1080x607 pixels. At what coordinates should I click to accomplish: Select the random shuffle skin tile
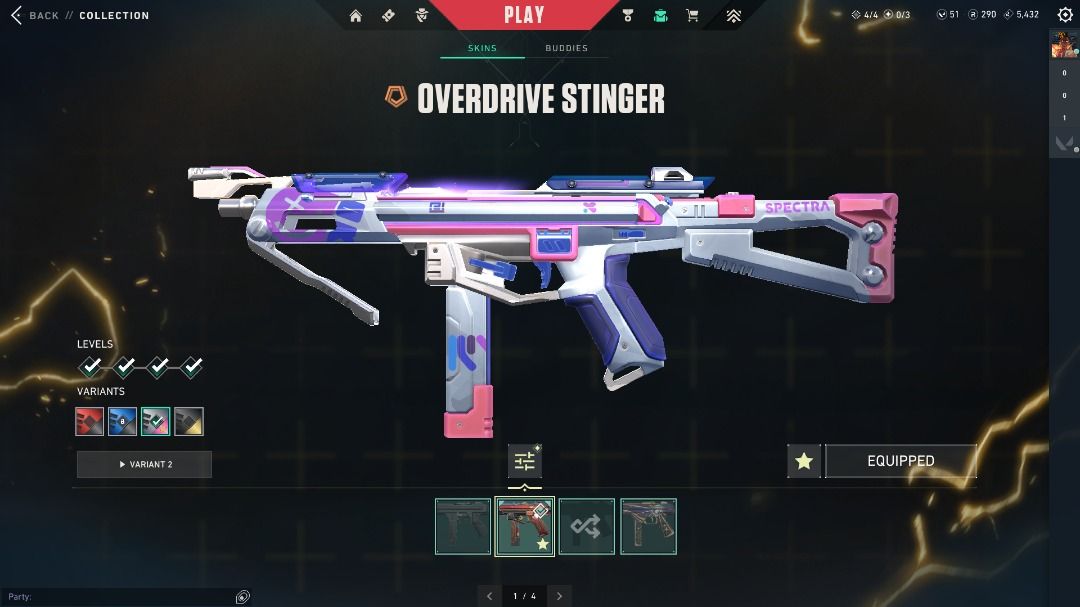tap(586, 526)
